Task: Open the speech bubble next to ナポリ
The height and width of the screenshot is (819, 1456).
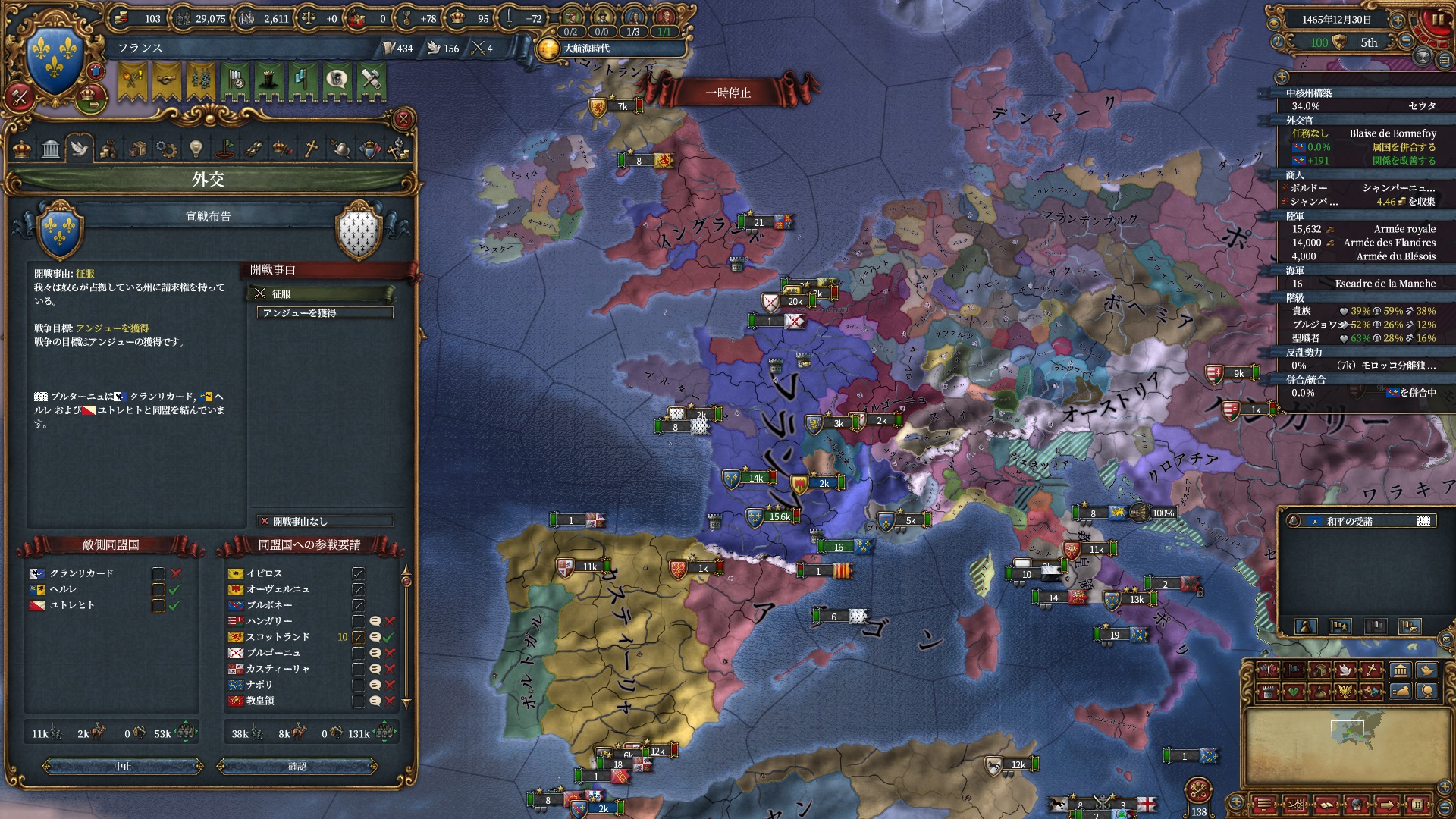Action: pos(375,685)
